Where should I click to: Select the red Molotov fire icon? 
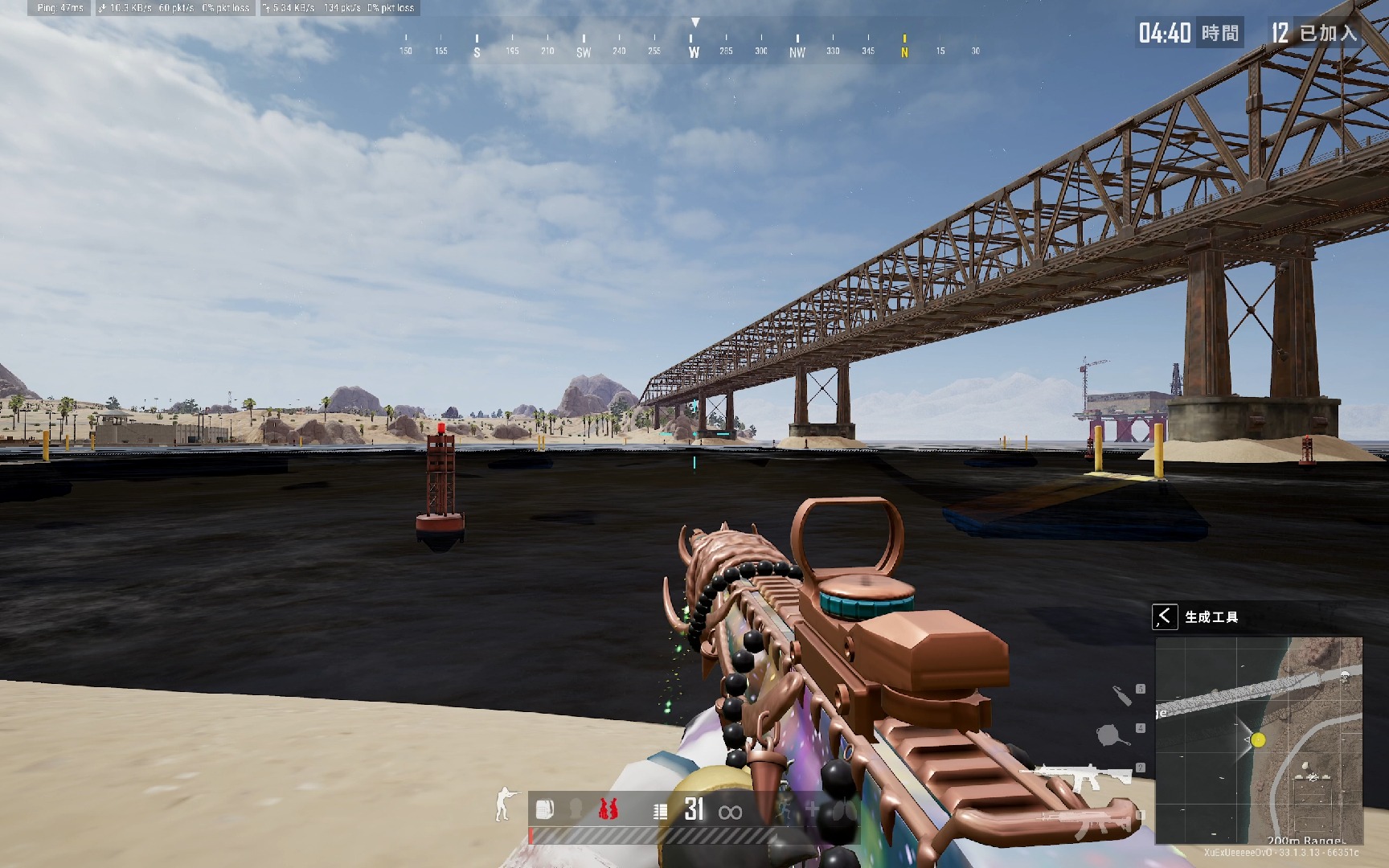point(608,809)
